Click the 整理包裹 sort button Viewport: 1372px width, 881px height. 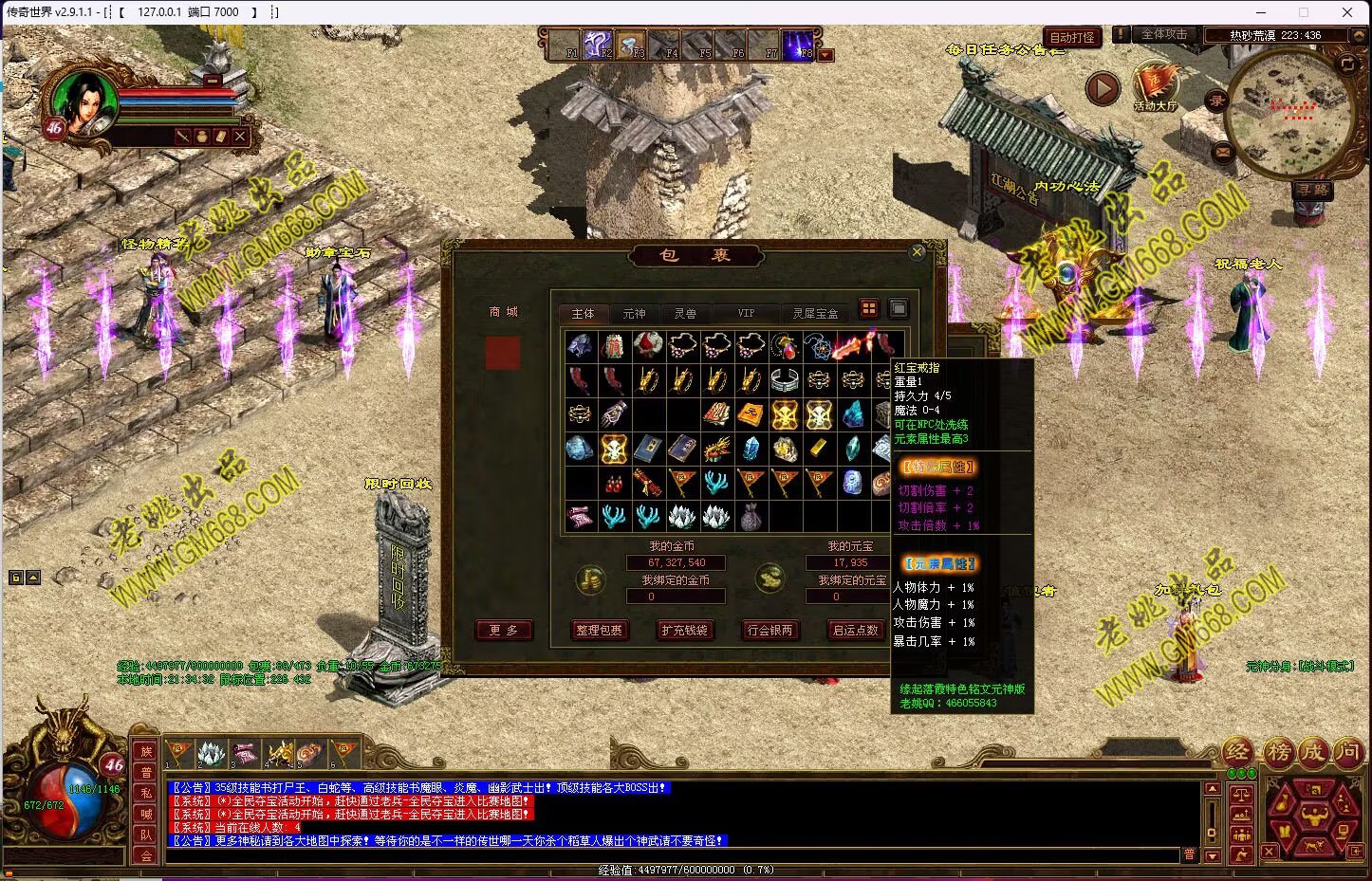[x=599, y=630]
